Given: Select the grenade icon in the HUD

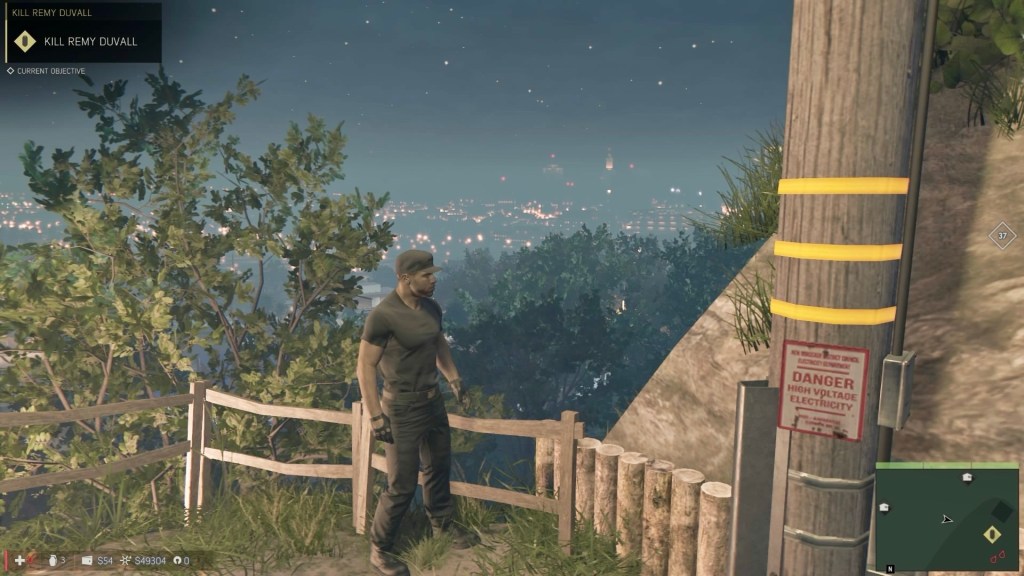Looking at the screenshot, I should [x=50, y=561].
